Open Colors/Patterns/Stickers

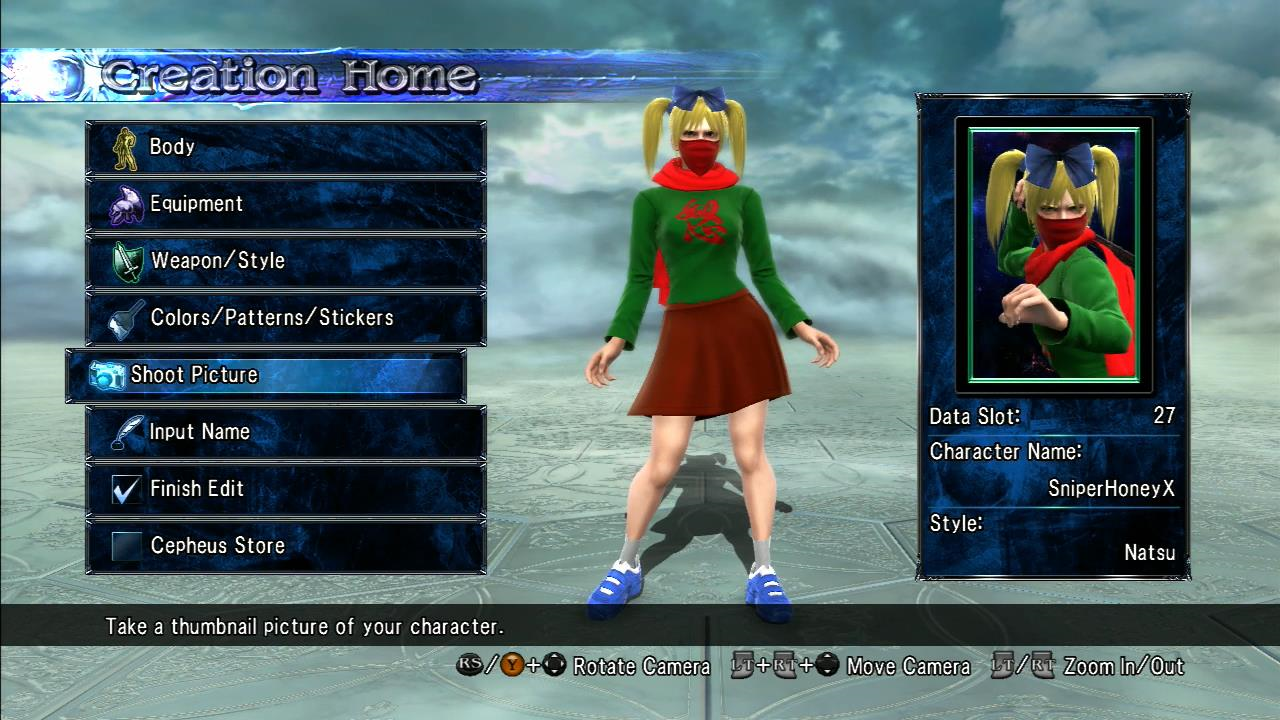(x=286, y=318)
